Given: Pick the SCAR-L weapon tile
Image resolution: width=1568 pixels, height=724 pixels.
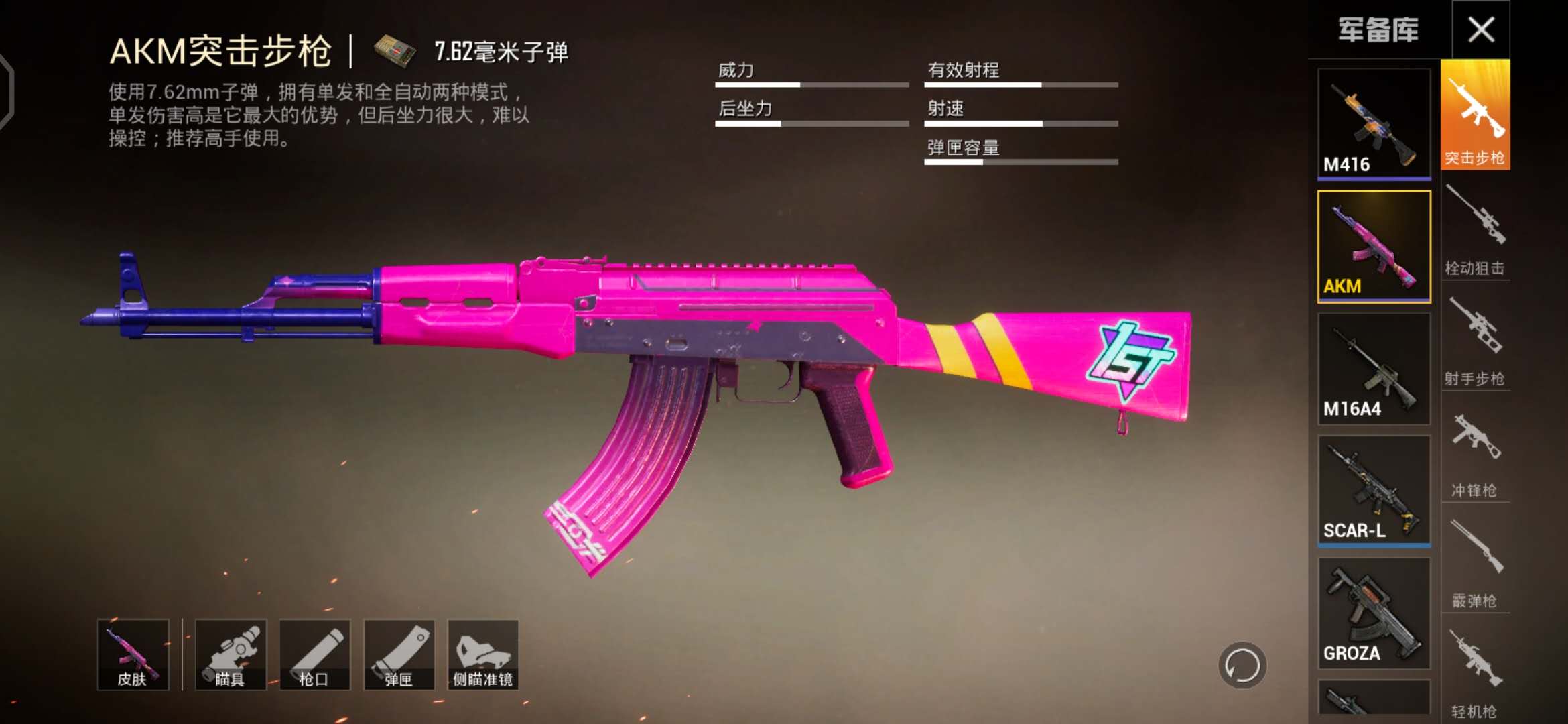Looking at the screenshot, I should point(1374,491).
